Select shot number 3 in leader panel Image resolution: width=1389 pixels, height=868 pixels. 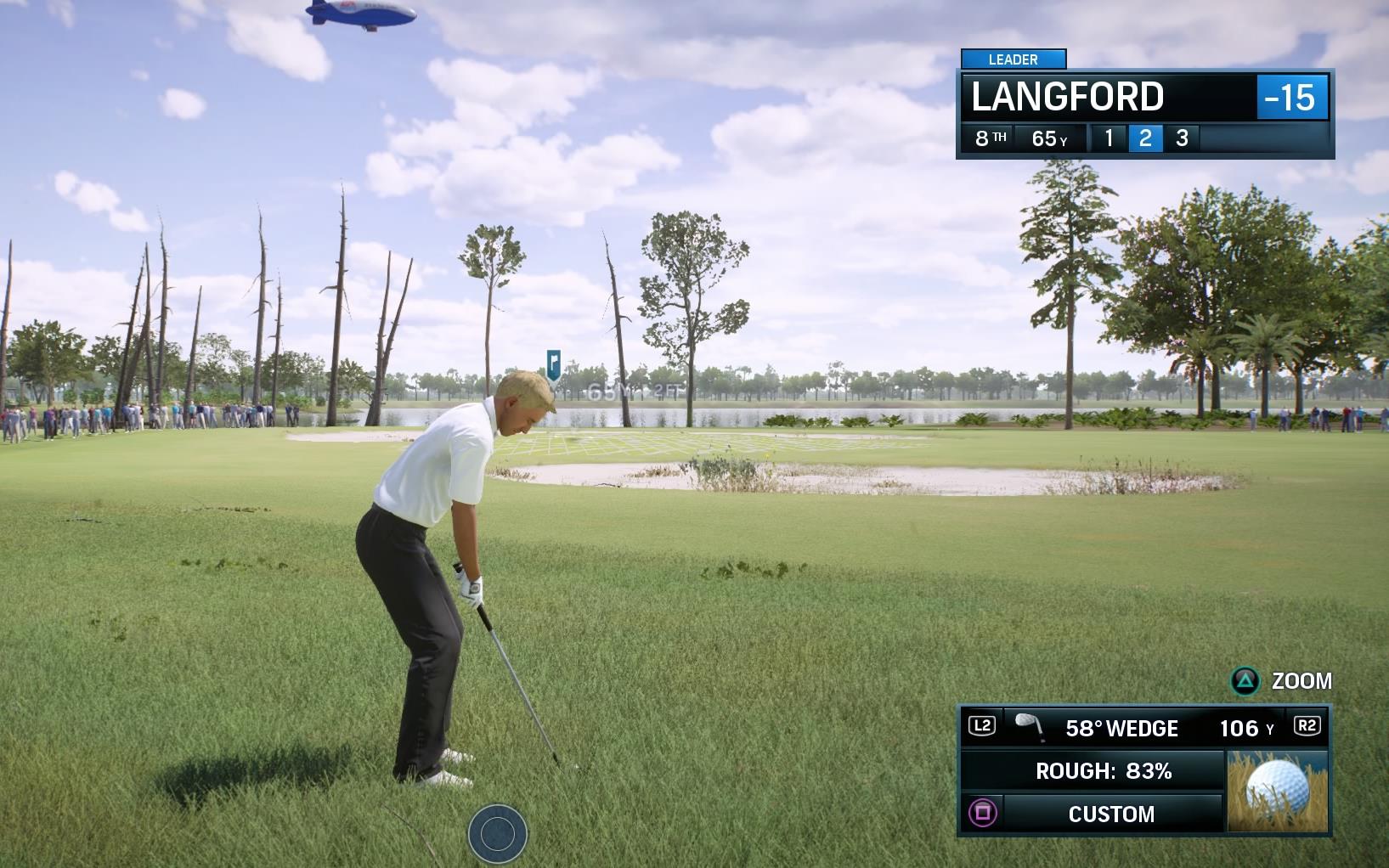pos(1182,138)
